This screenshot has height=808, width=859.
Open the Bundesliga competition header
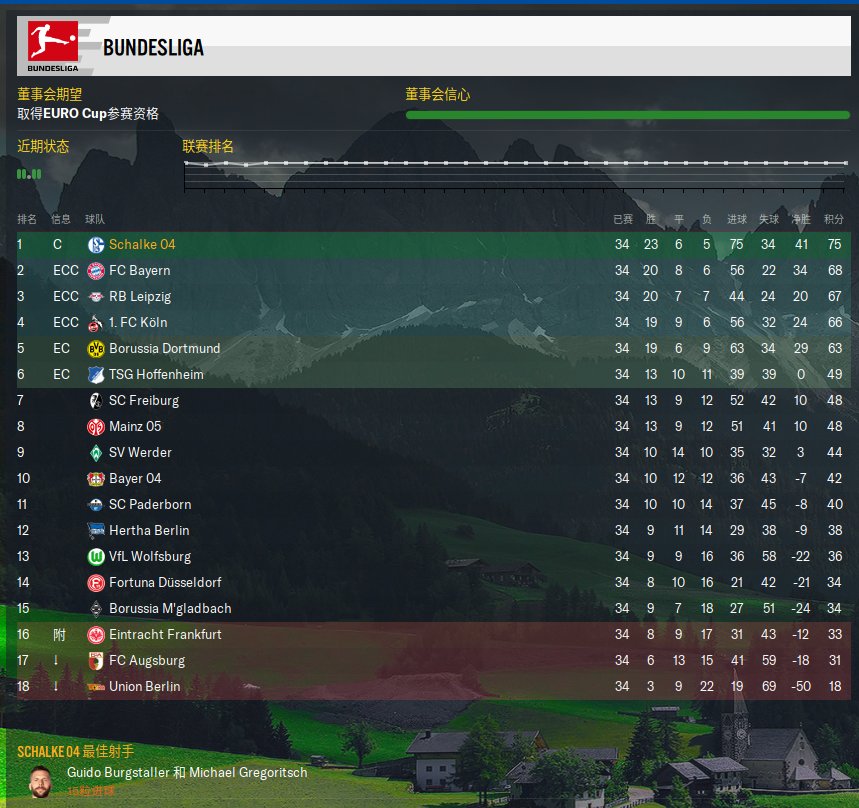tap(153, 47)
